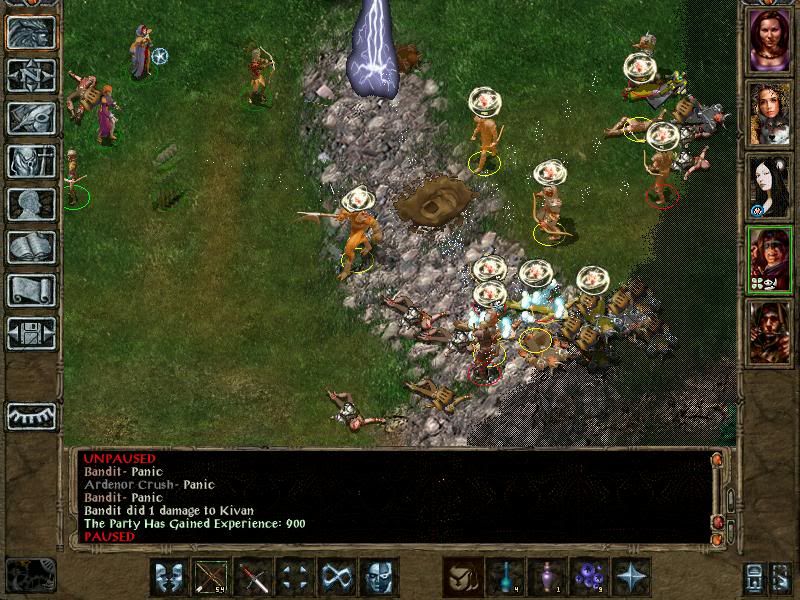Choose the bottom hooded man's portrait
800x600 pixels.
pyautogui.click(x=769, y=332)
